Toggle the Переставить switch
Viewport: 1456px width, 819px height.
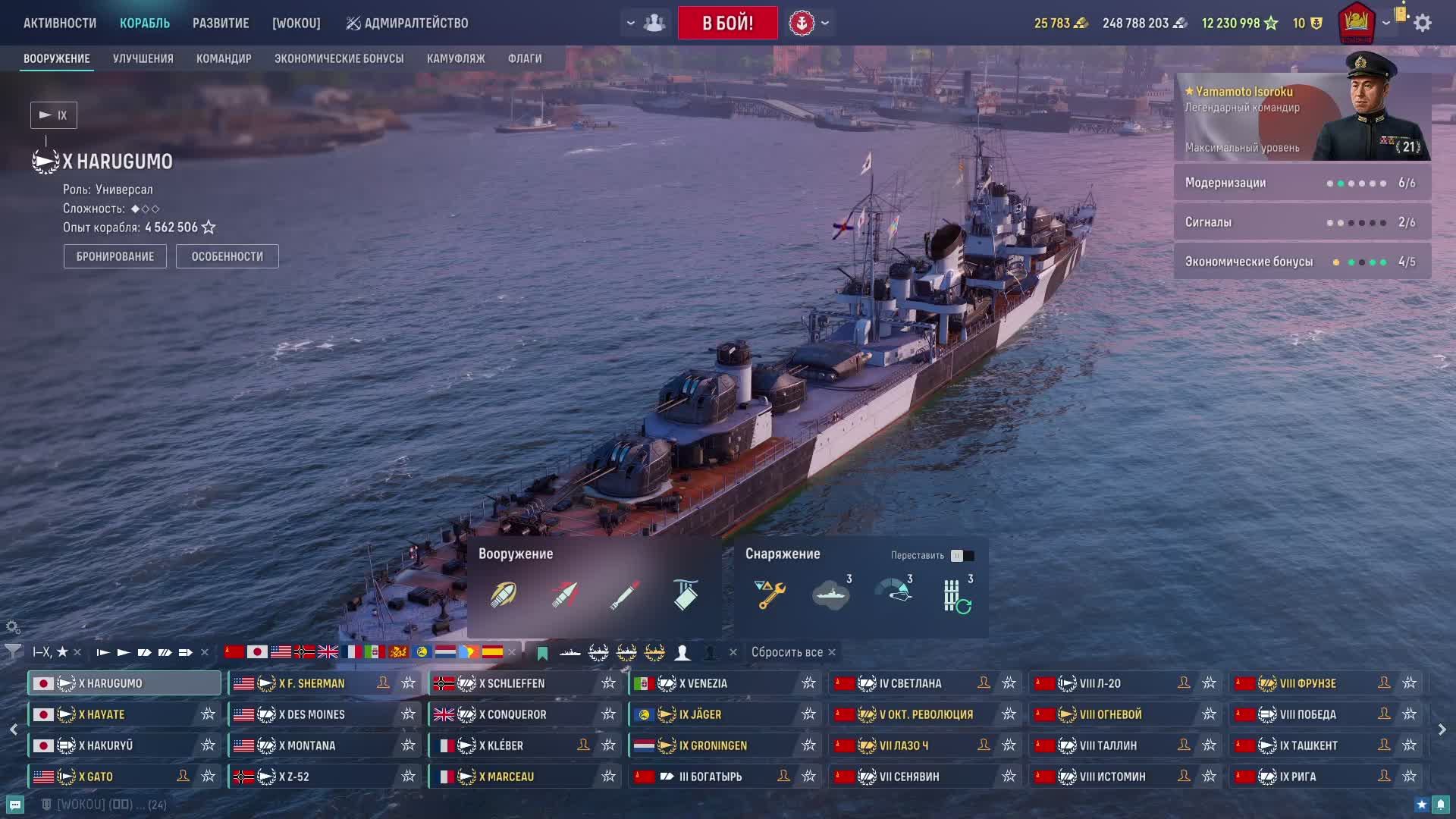coord(962,556)
